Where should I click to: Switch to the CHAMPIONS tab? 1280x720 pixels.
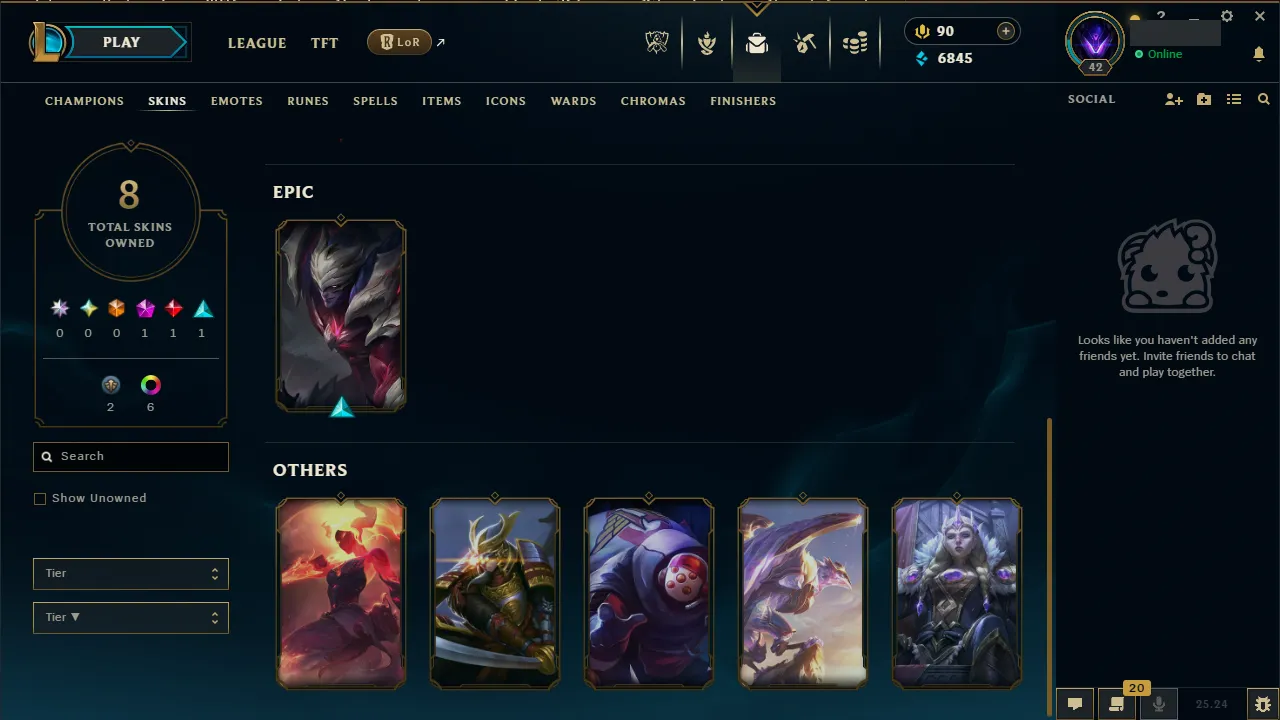point(84,101)
